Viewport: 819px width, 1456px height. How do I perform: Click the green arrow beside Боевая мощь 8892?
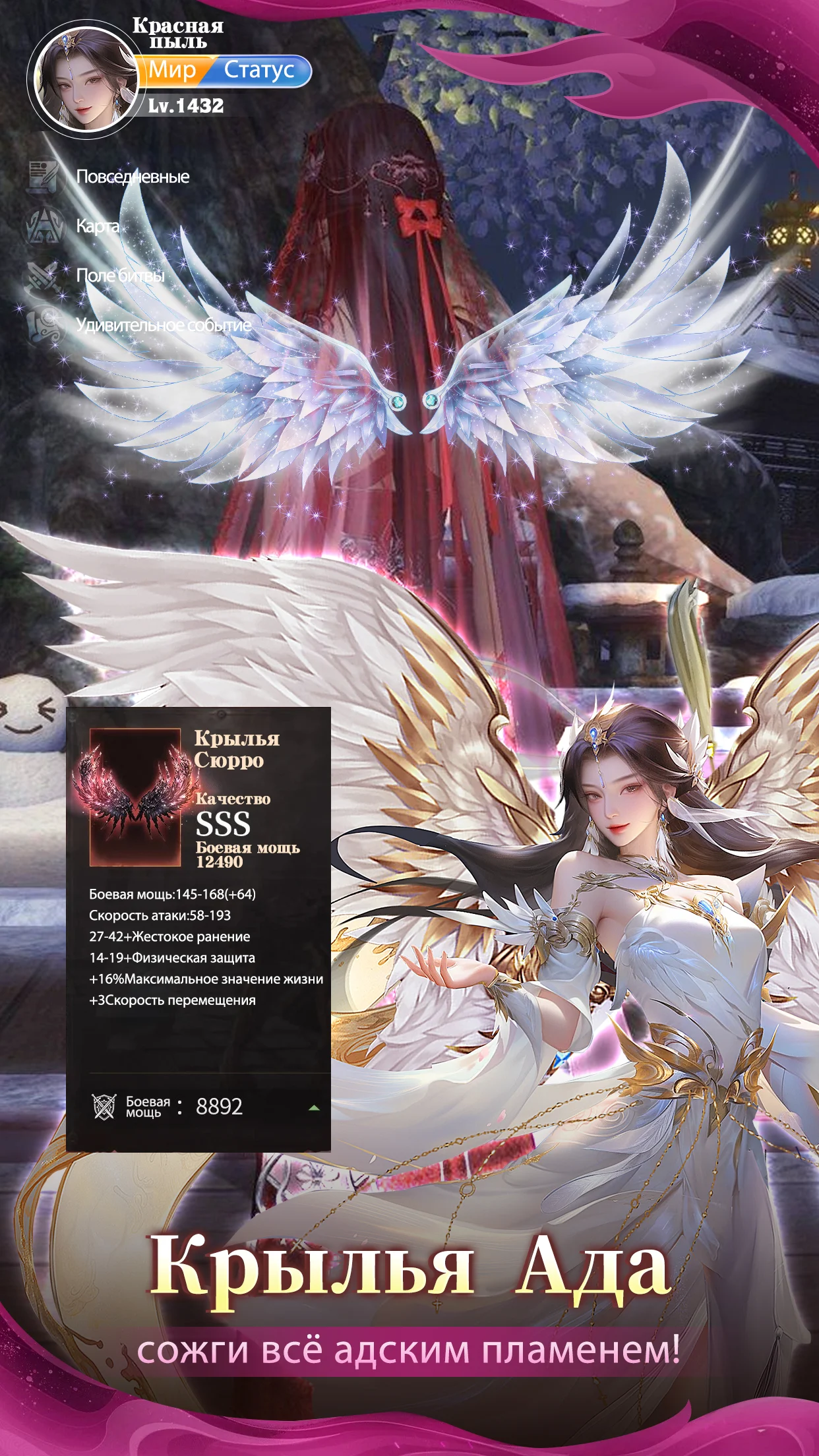point(314,1108)
